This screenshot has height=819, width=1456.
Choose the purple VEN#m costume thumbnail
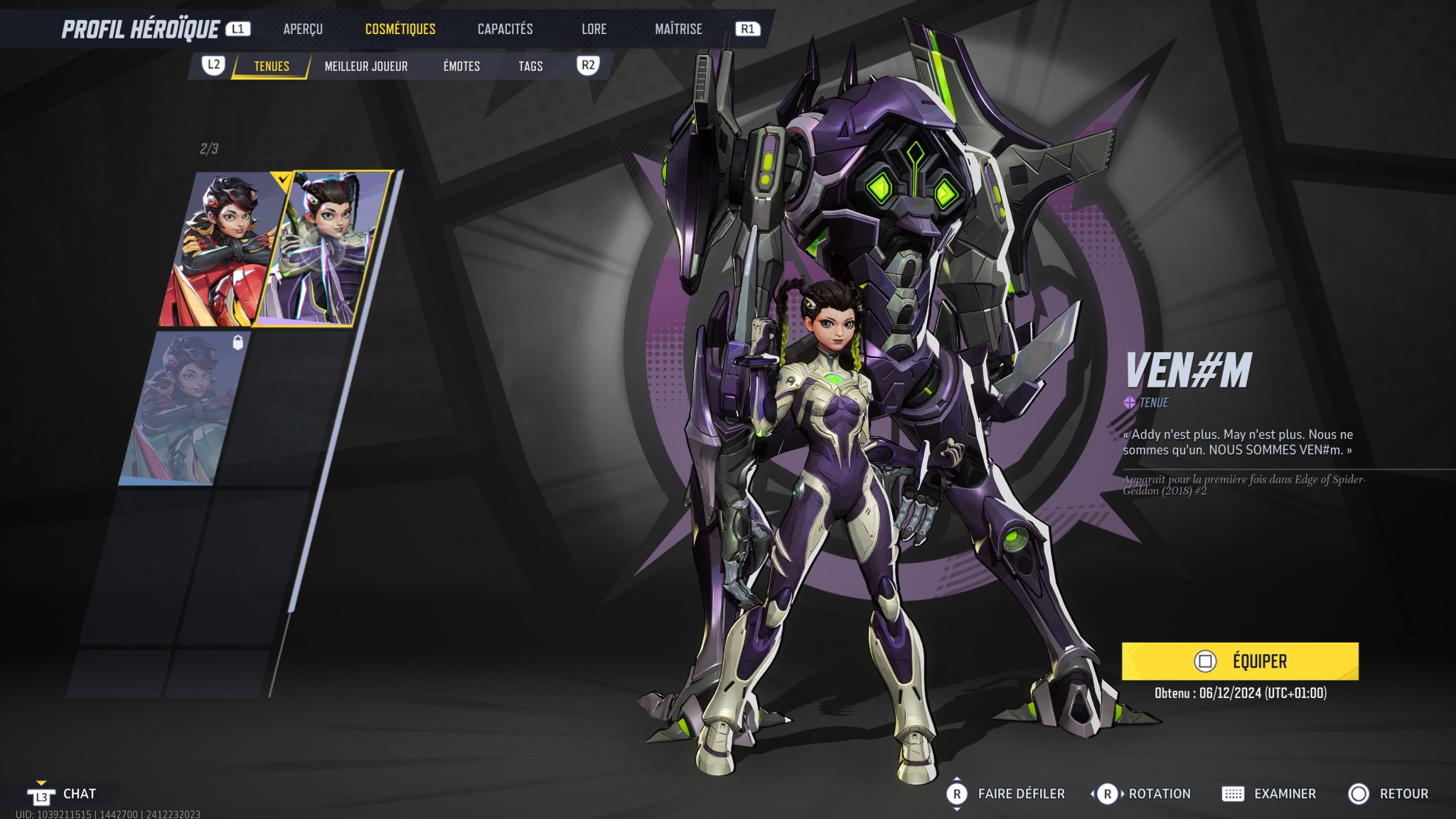click(327, 249)
